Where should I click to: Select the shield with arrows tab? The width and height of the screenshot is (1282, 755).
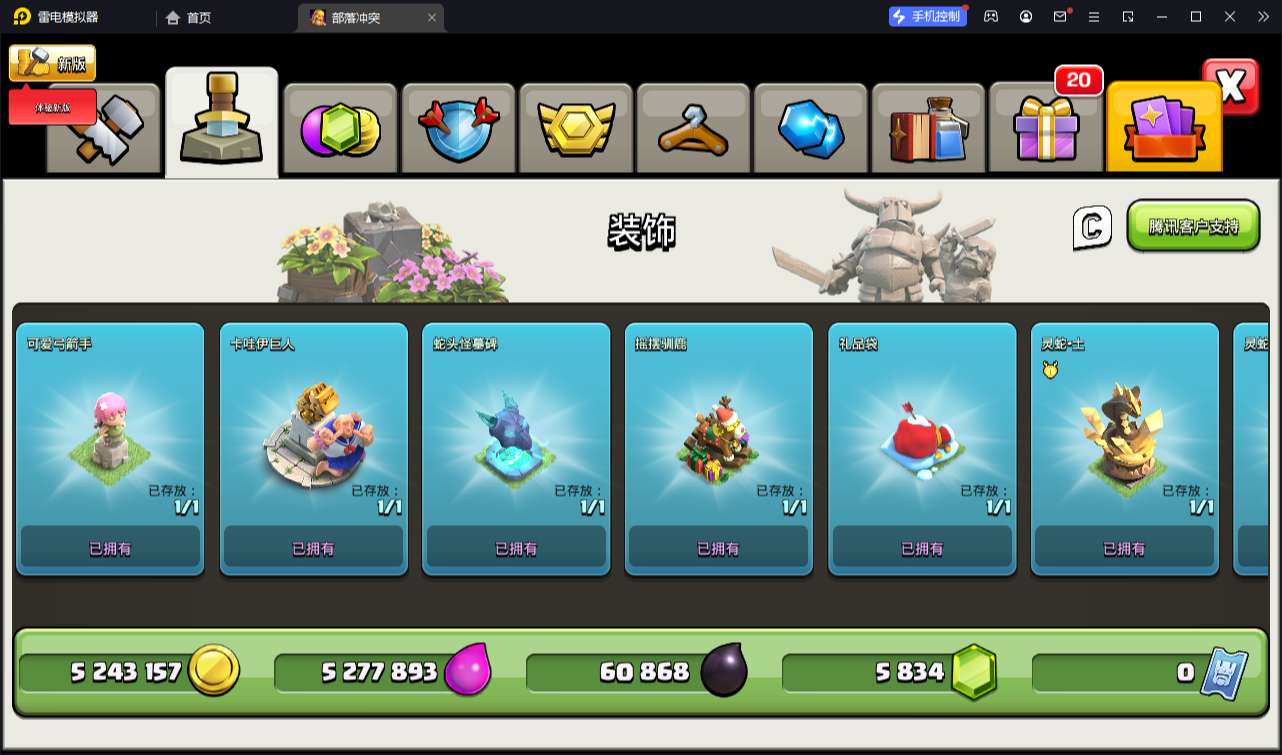click(458, 130)
